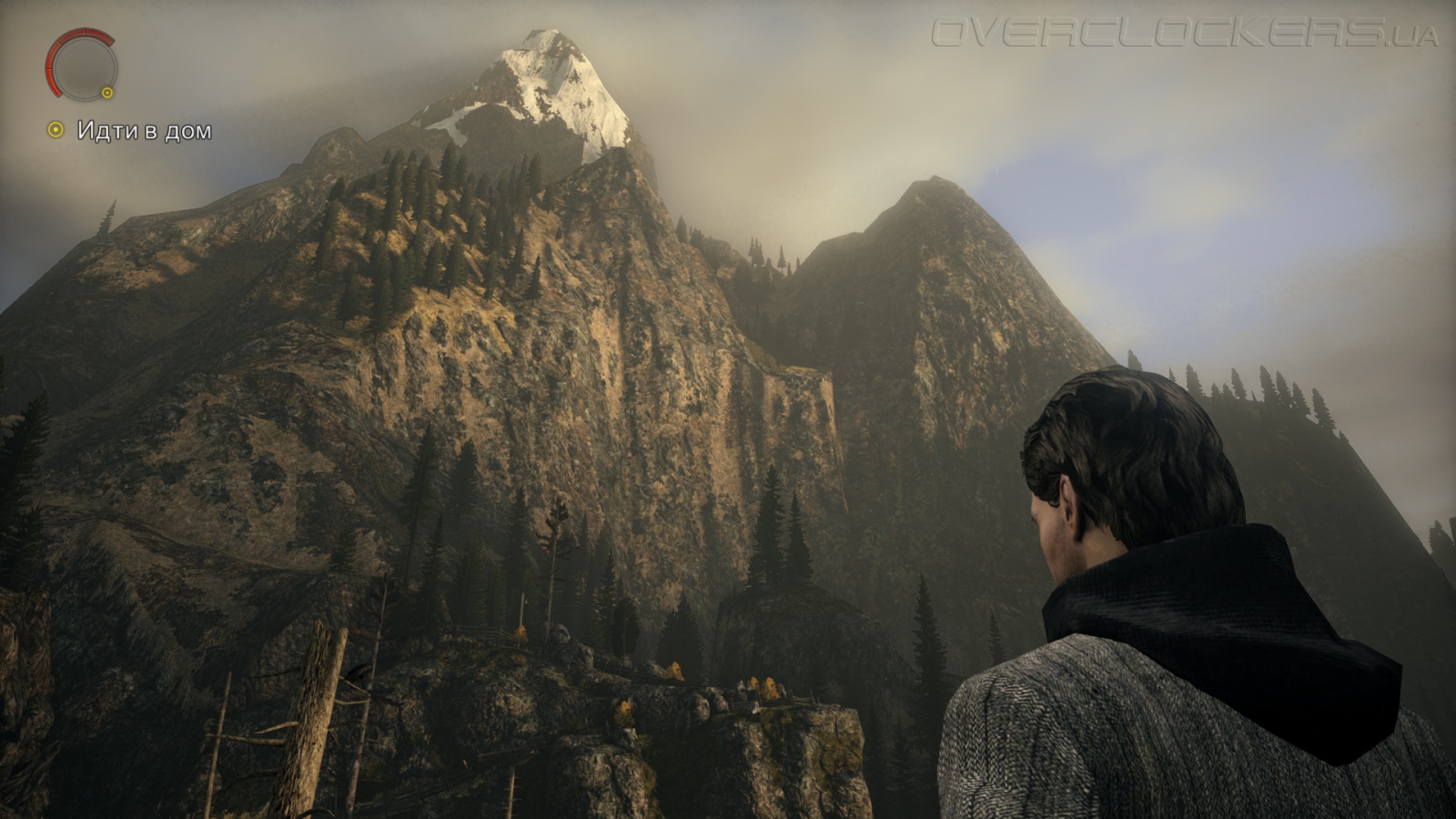Click the circular compass radar
This screenshot has width=1456, height=819.
(x=82, y=65)
